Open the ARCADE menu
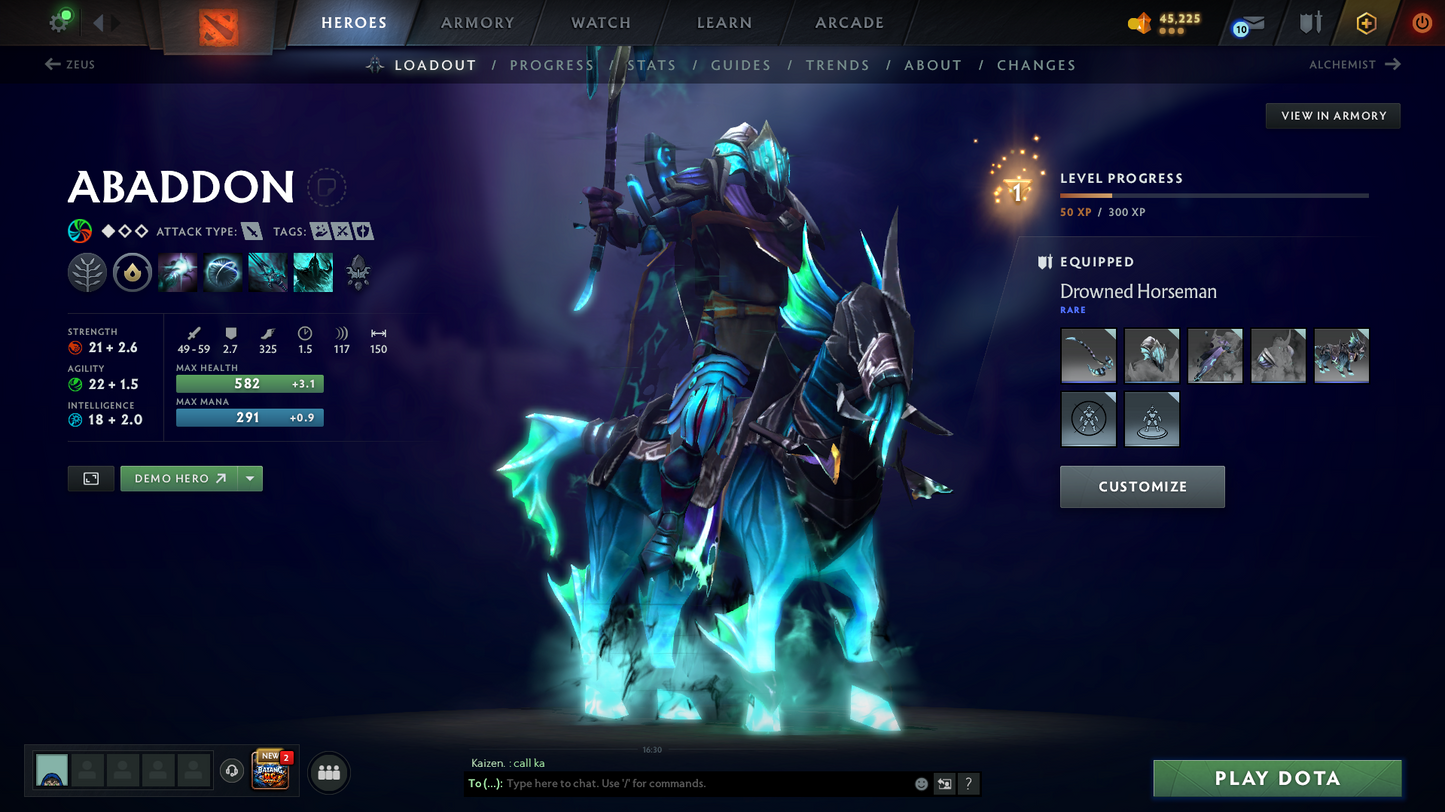This screenshot has height=812, width=1445. coord(849,22)
